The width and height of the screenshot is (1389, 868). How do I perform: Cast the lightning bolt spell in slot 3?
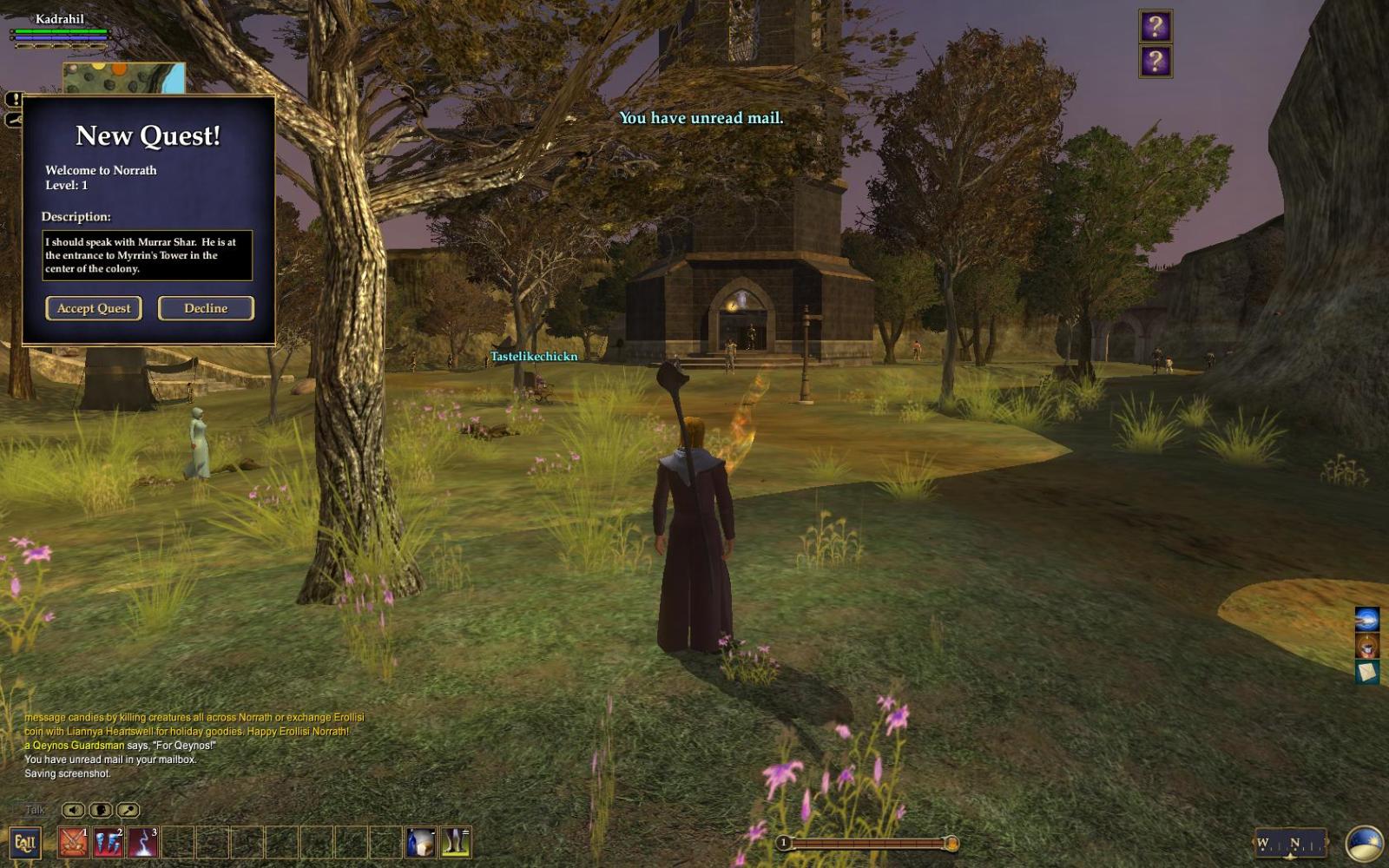point(142,842)
